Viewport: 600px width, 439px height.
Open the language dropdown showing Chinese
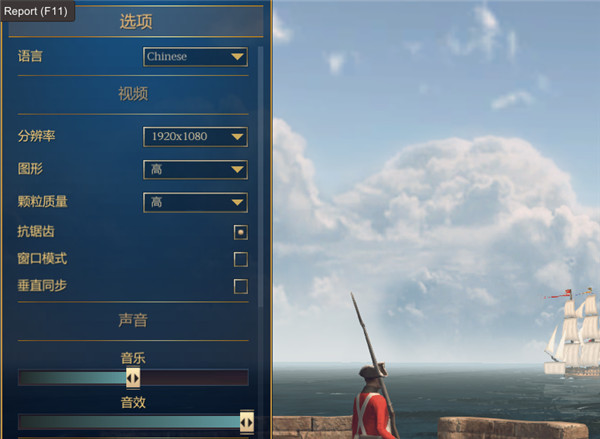pyautogui.click(x=195, y=57)
